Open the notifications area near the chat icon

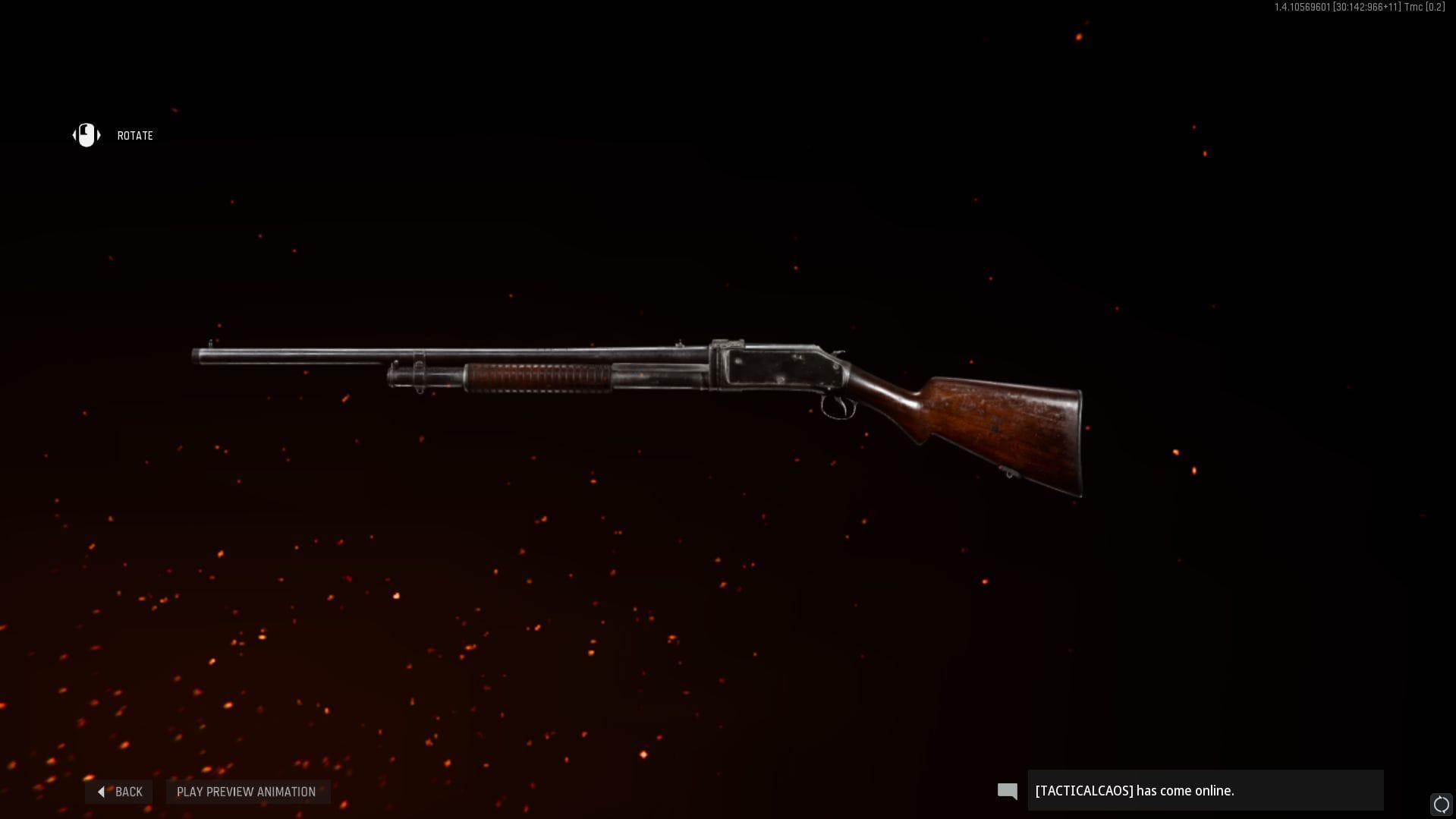point(1007,790)
